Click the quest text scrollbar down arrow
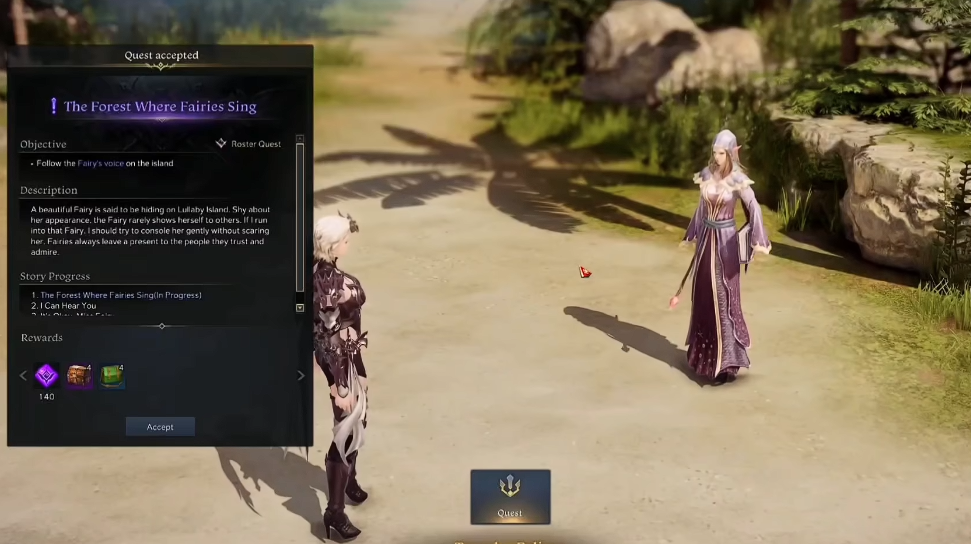The height and width of the screenshot is (544, 971). click(x=300, y=308)
